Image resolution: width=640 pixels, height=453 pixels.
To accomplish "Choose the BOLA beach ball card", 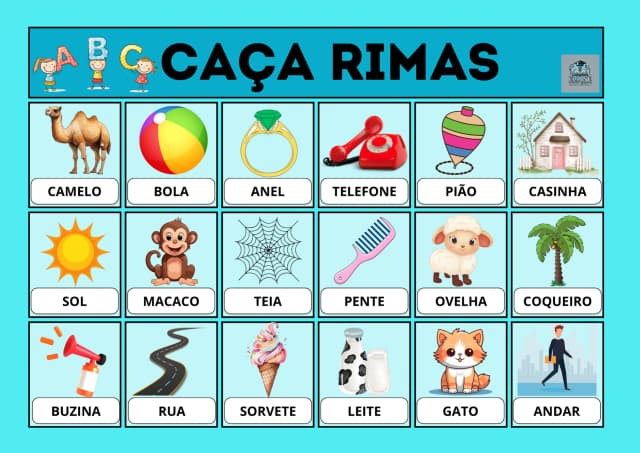I will pos(171,155).
